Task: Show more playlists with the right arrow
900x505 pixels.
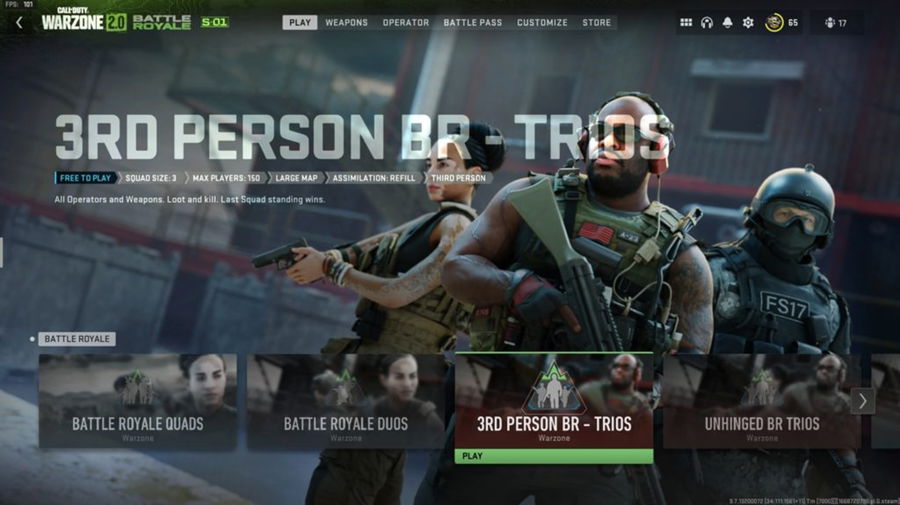Action: click(862, 401)
